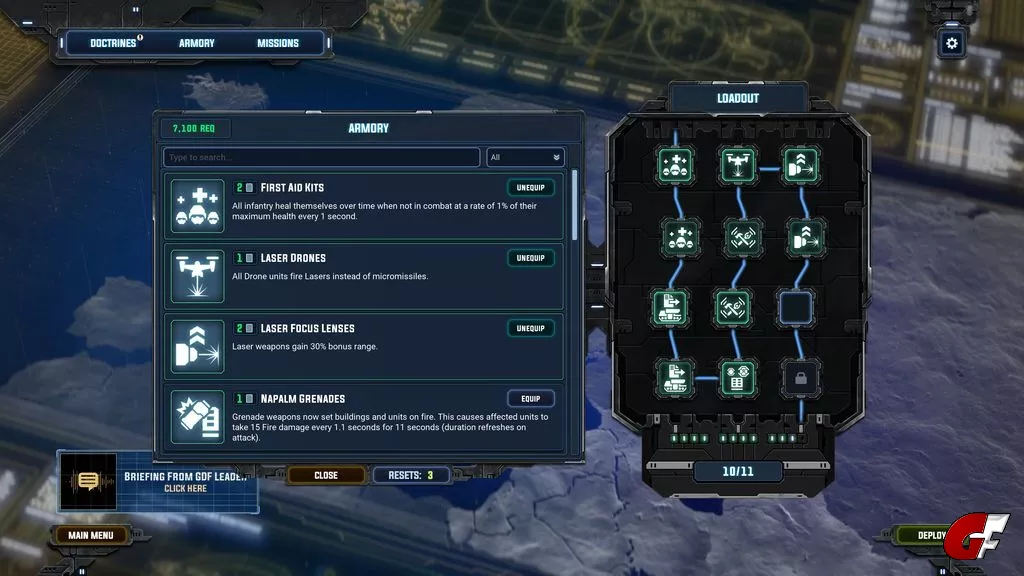Screen dimensions: 1024x576
Task: Click the armory search field
Action: click(x=321, y=157)
